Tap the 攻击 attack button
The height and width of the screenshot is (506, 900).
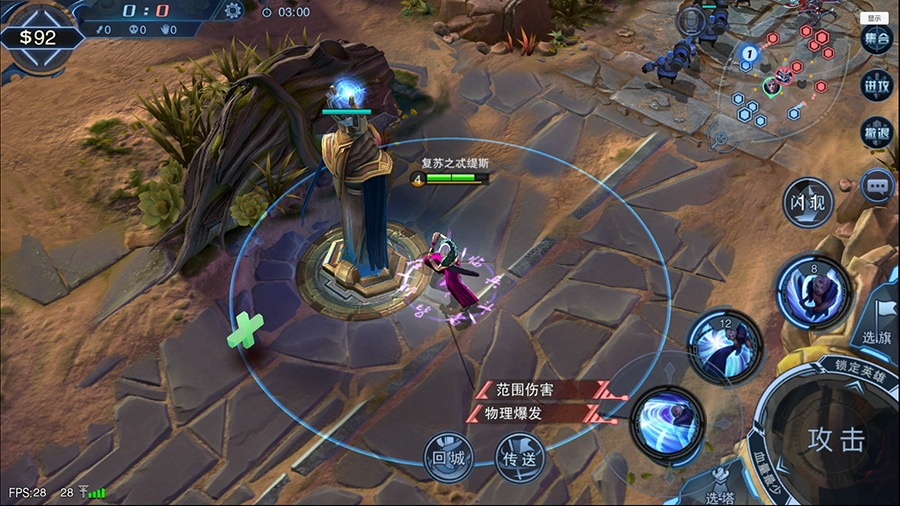pyautogui.click(x=836, y=439)
